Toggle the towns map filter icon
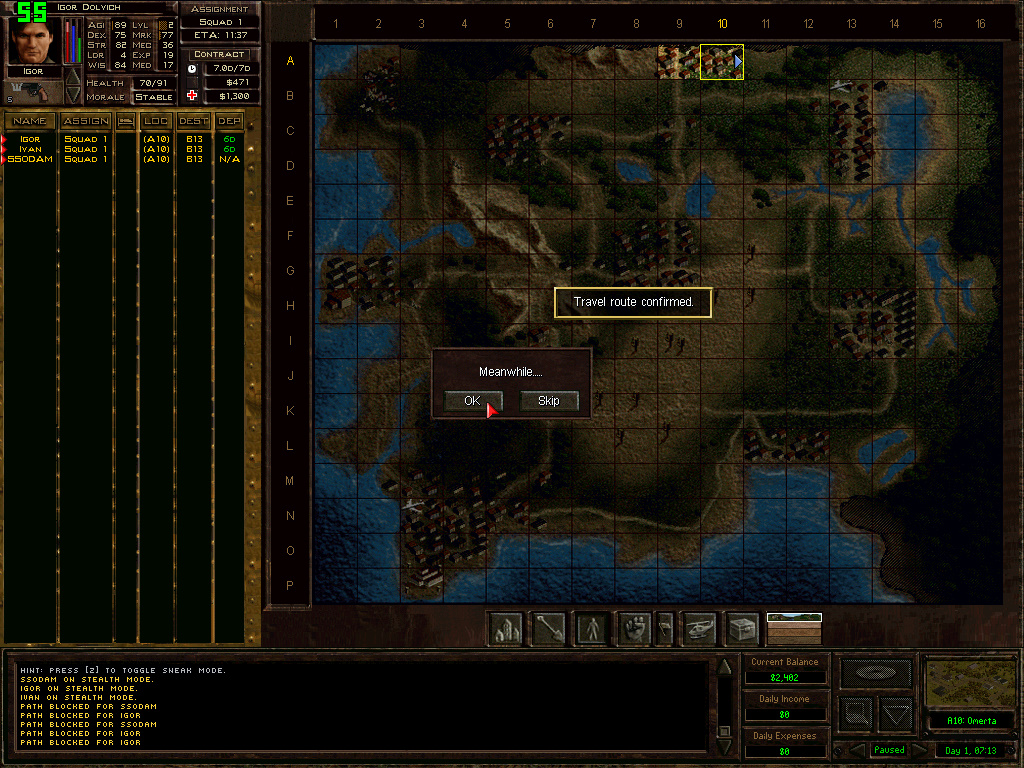1024x768 pixels. (x=505, y=628)
